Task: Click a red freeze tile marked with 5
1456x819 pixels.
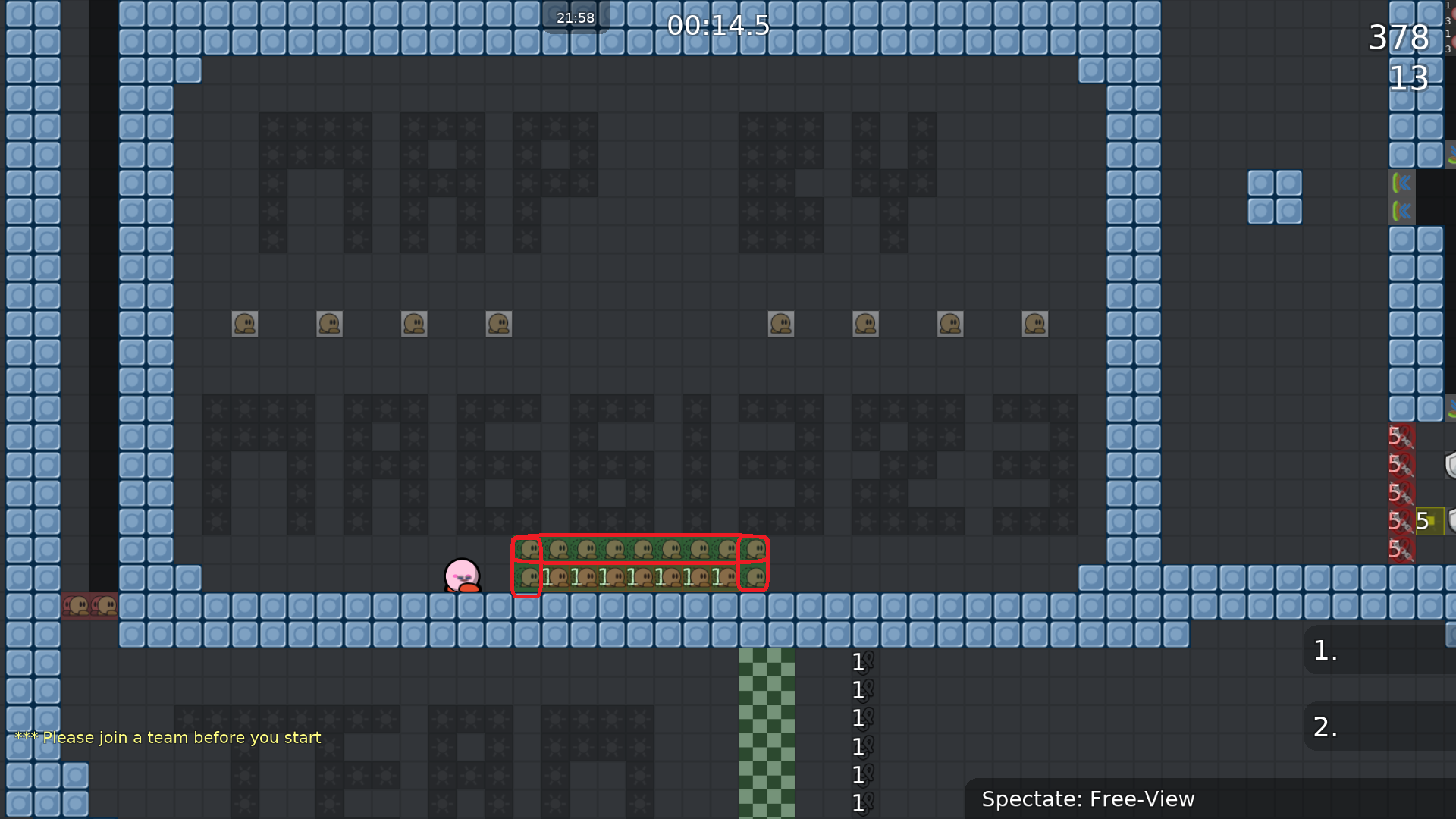Action: point(1399,463)
